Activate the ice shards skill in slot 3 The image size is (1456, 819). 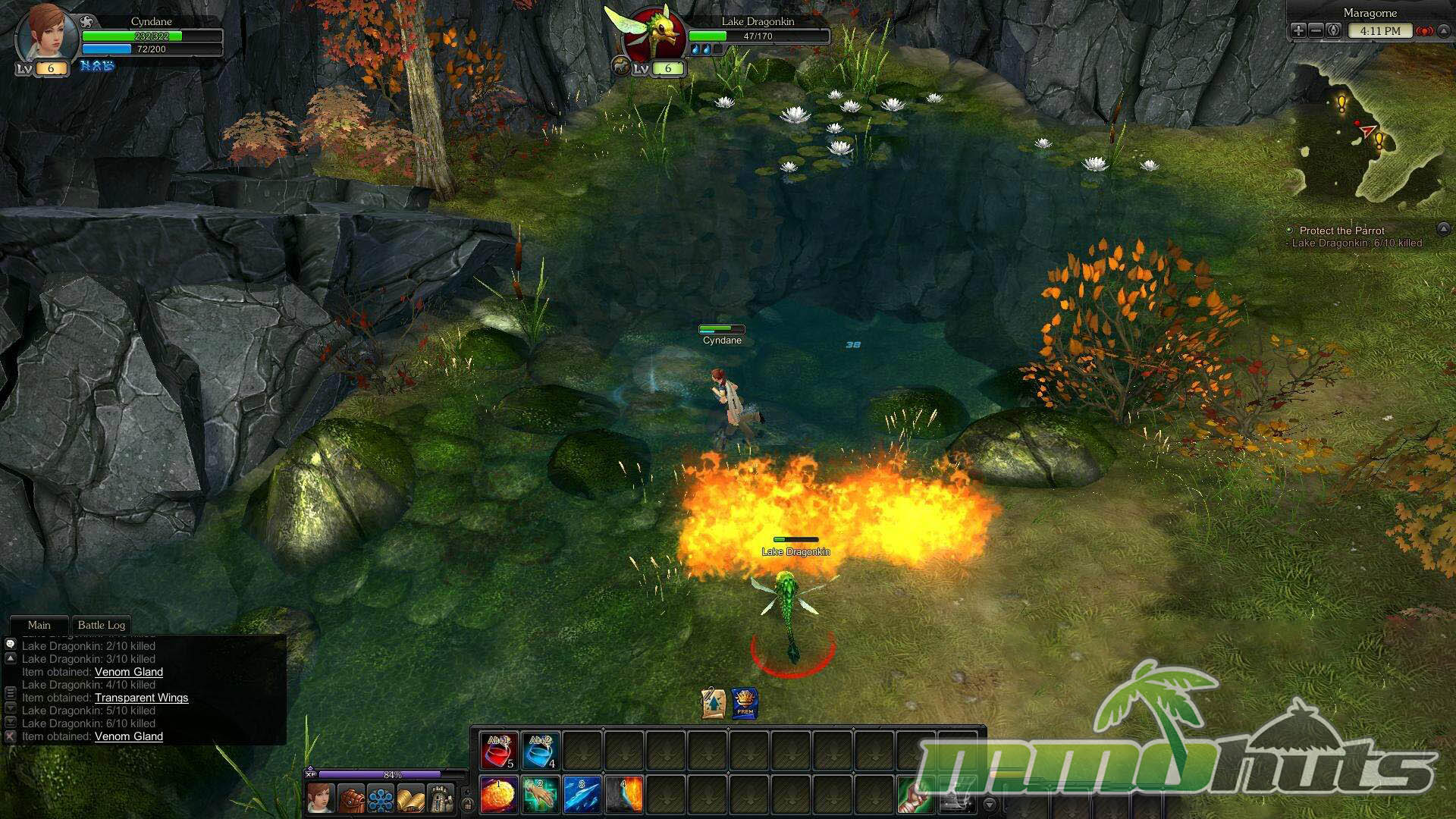pos(582,795)
